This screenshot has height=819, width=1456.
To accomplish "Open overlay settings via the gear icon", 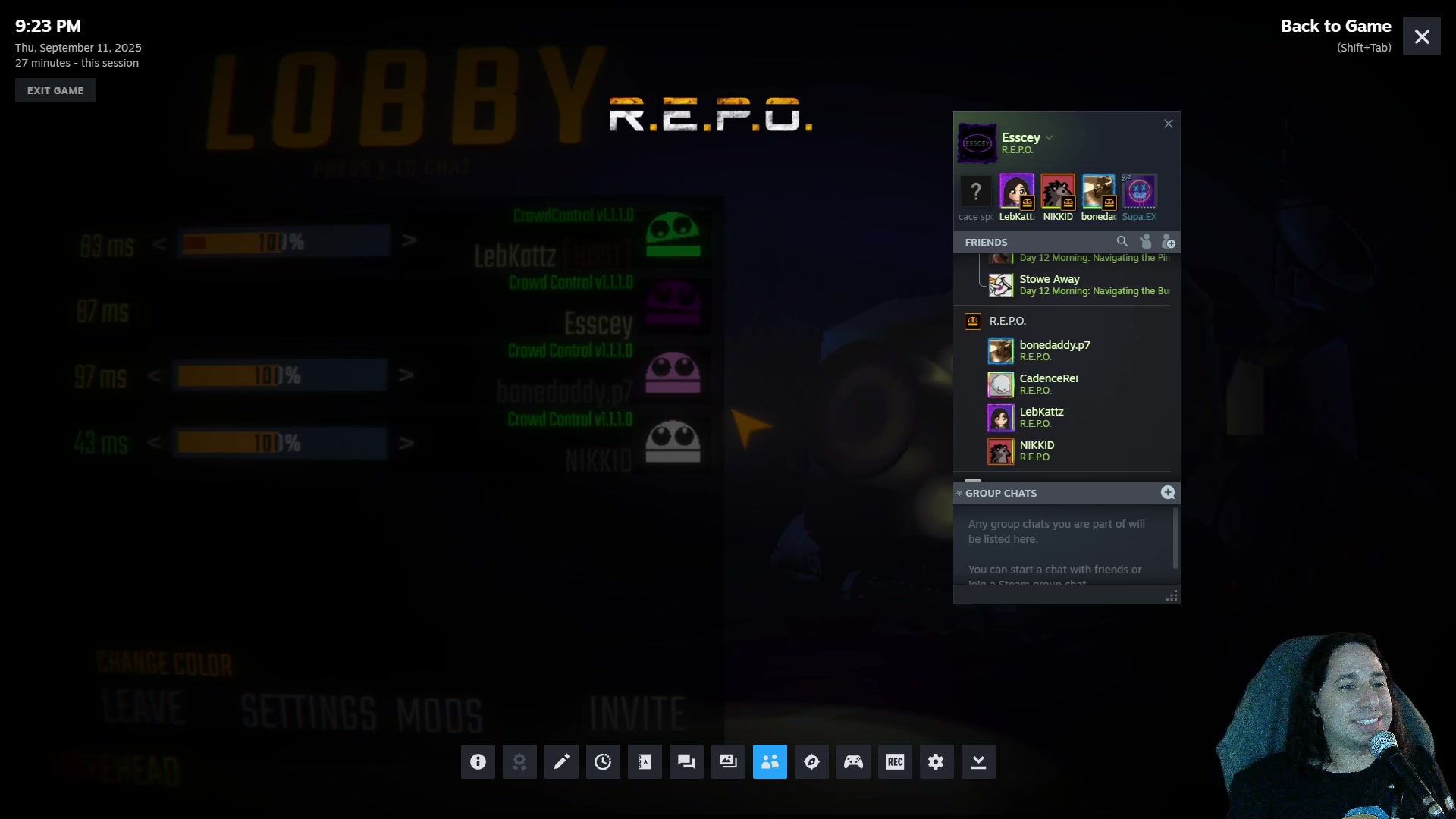I will [x=937, y=762].
